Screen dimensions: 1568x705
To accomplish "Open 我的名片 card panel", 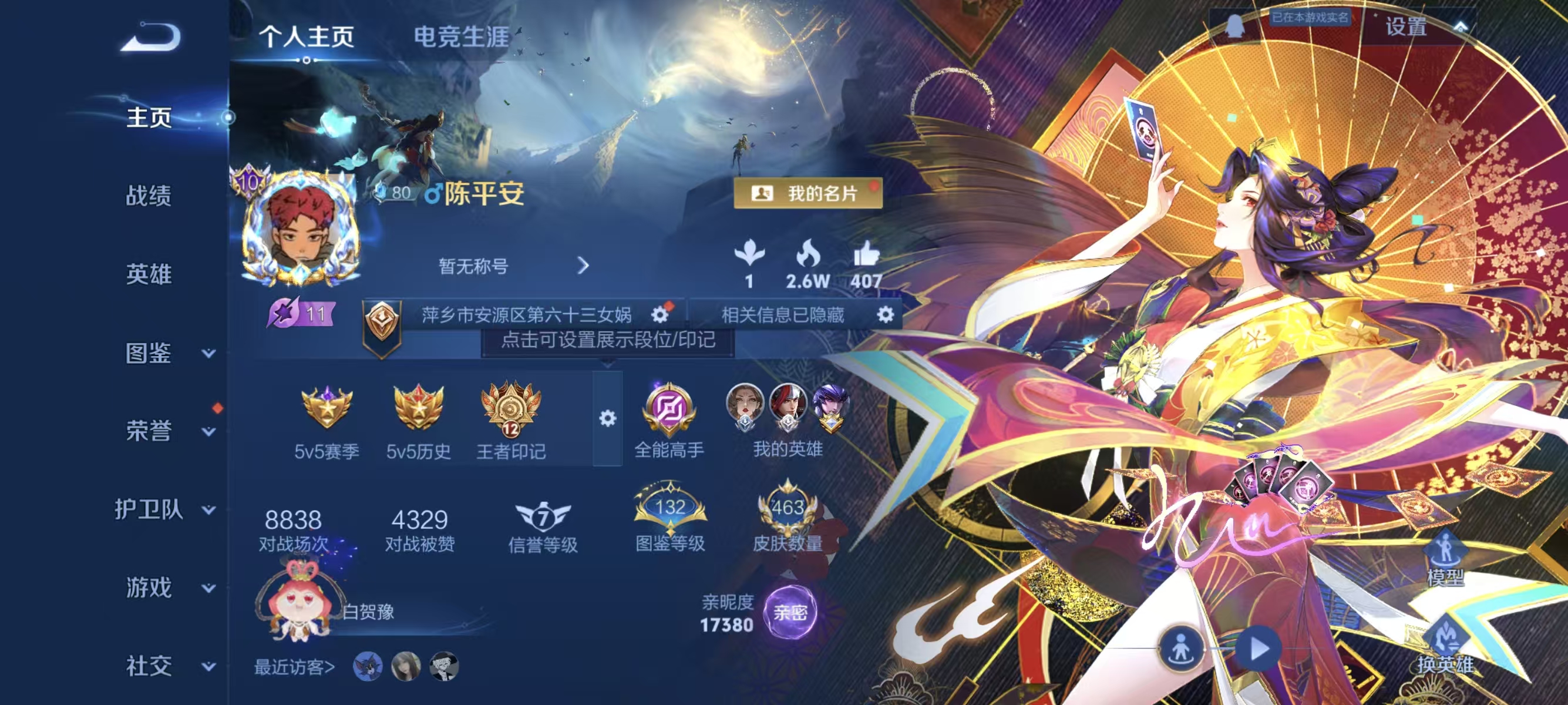I will (x=807, y=194).
